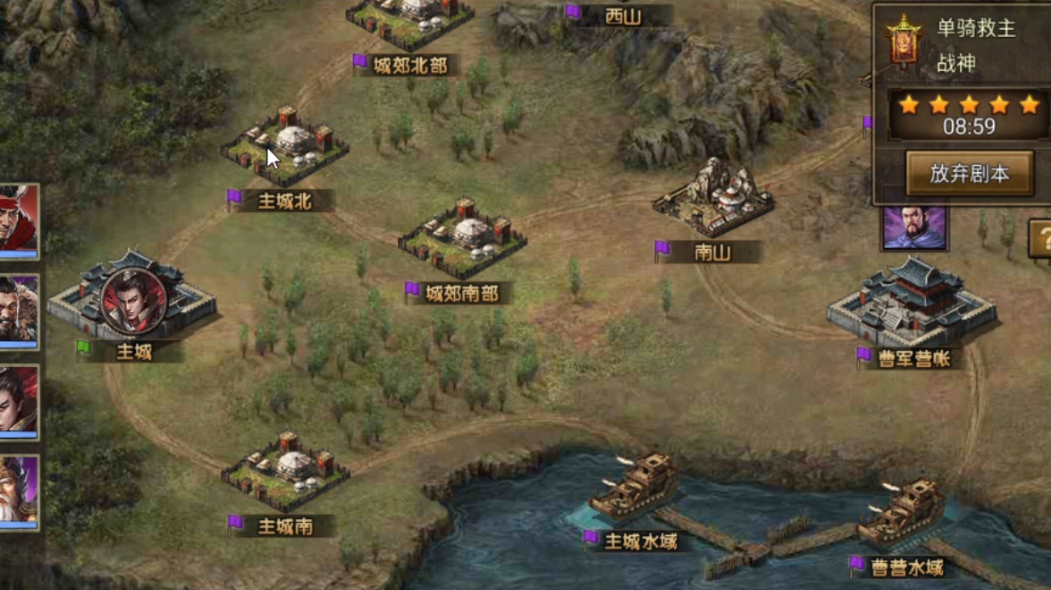Choose the 城郊北部 camp node

[x=409, y=22]
